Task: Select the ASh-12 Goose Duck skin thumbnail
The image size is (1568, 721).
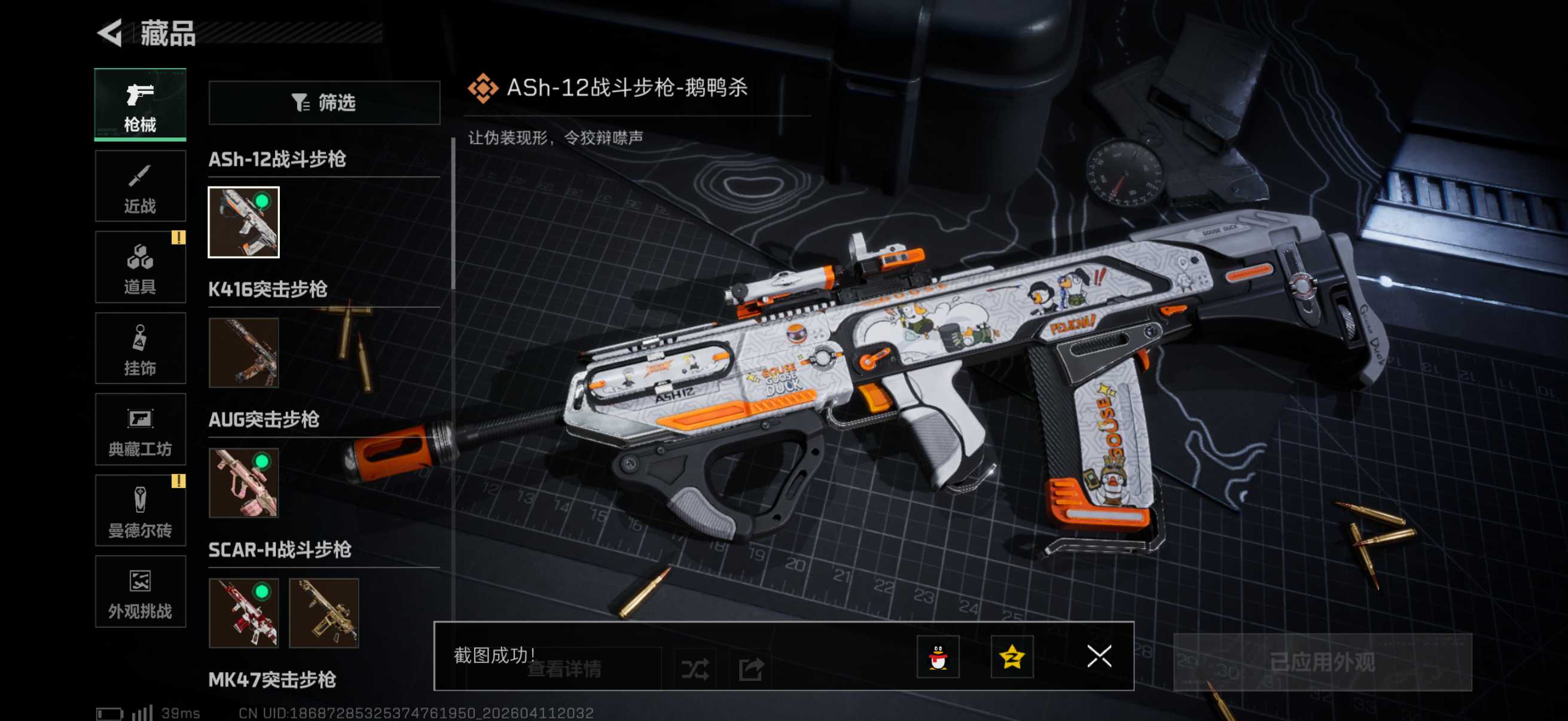Action: (243, 222)
